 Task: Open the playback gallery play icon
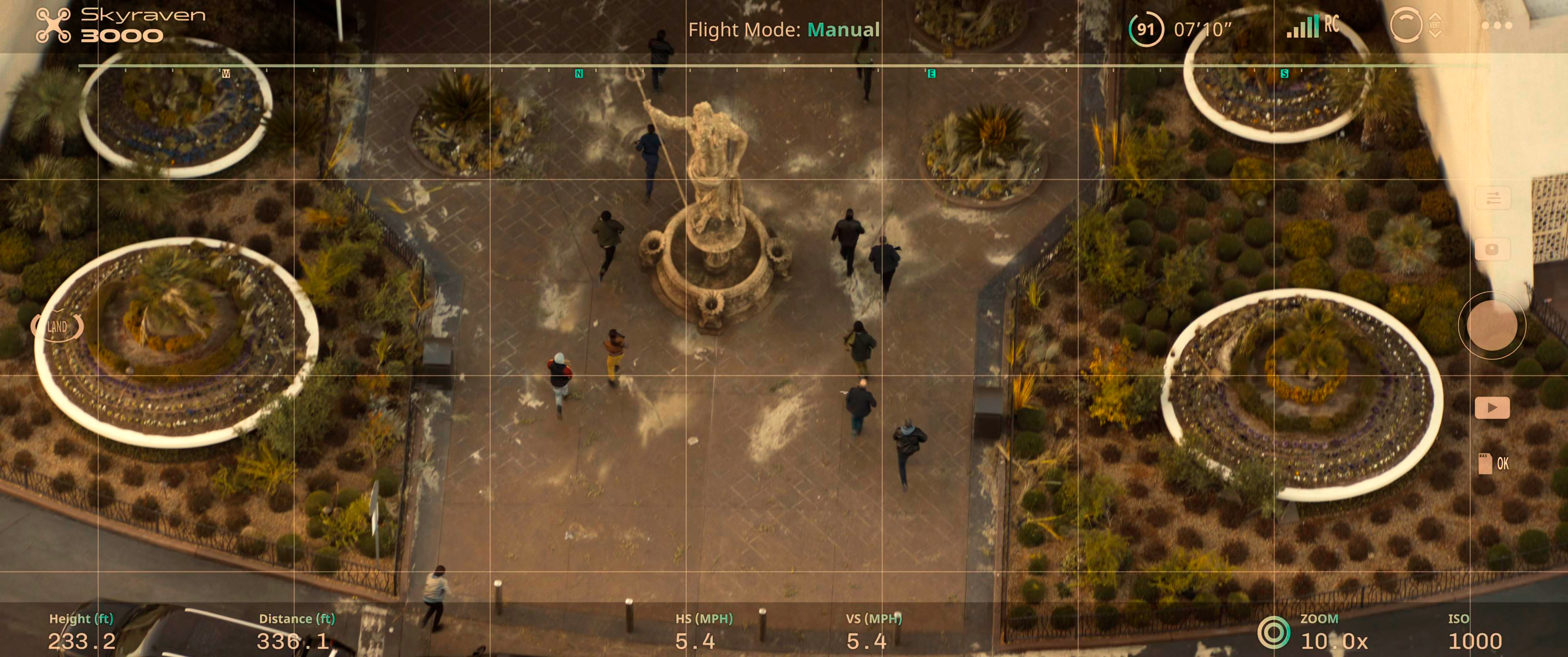[1492, 407]
